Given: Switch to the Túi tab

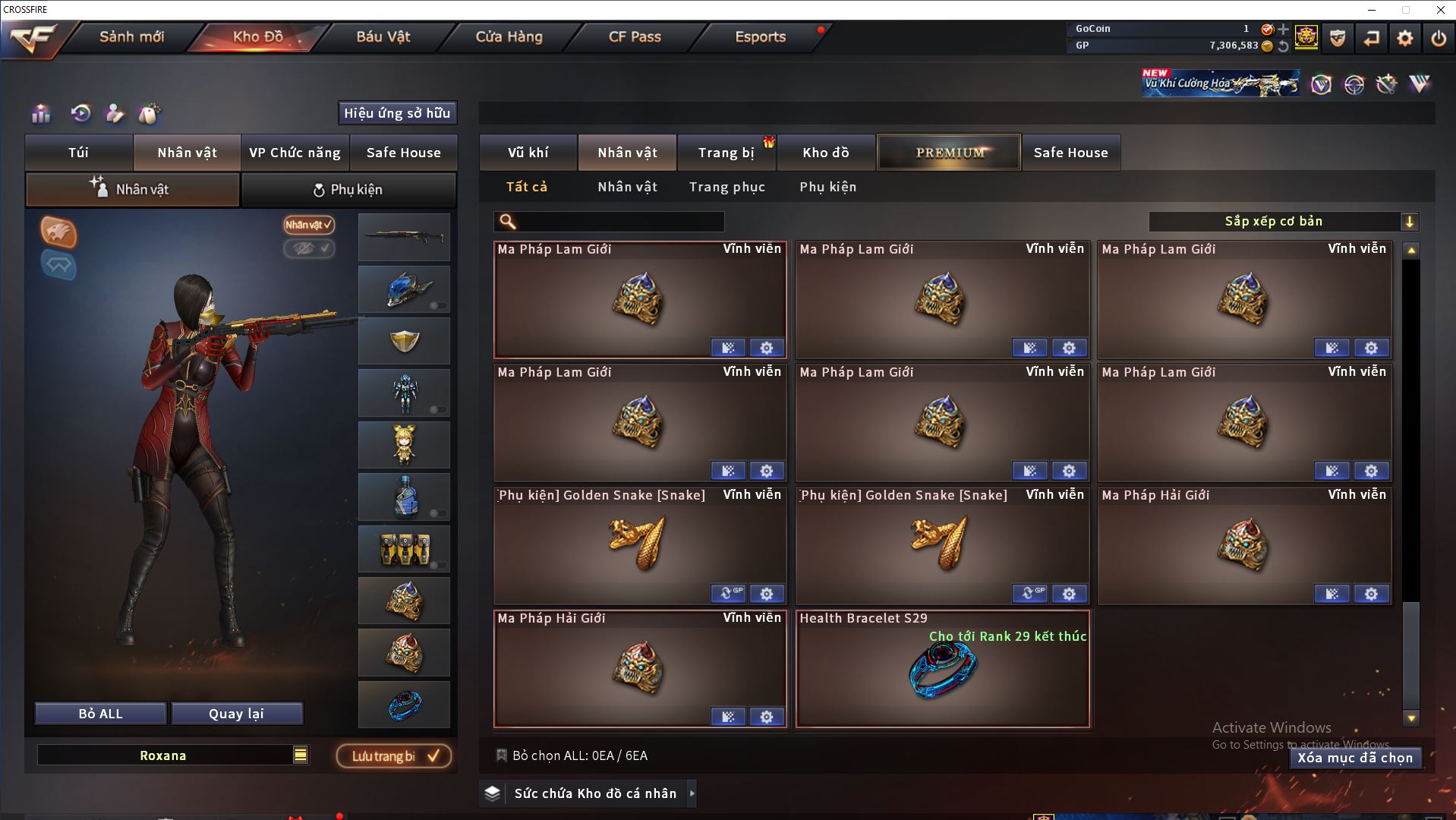Looking at the screenshot, I should pyautogui.click(x=79, y=153).
